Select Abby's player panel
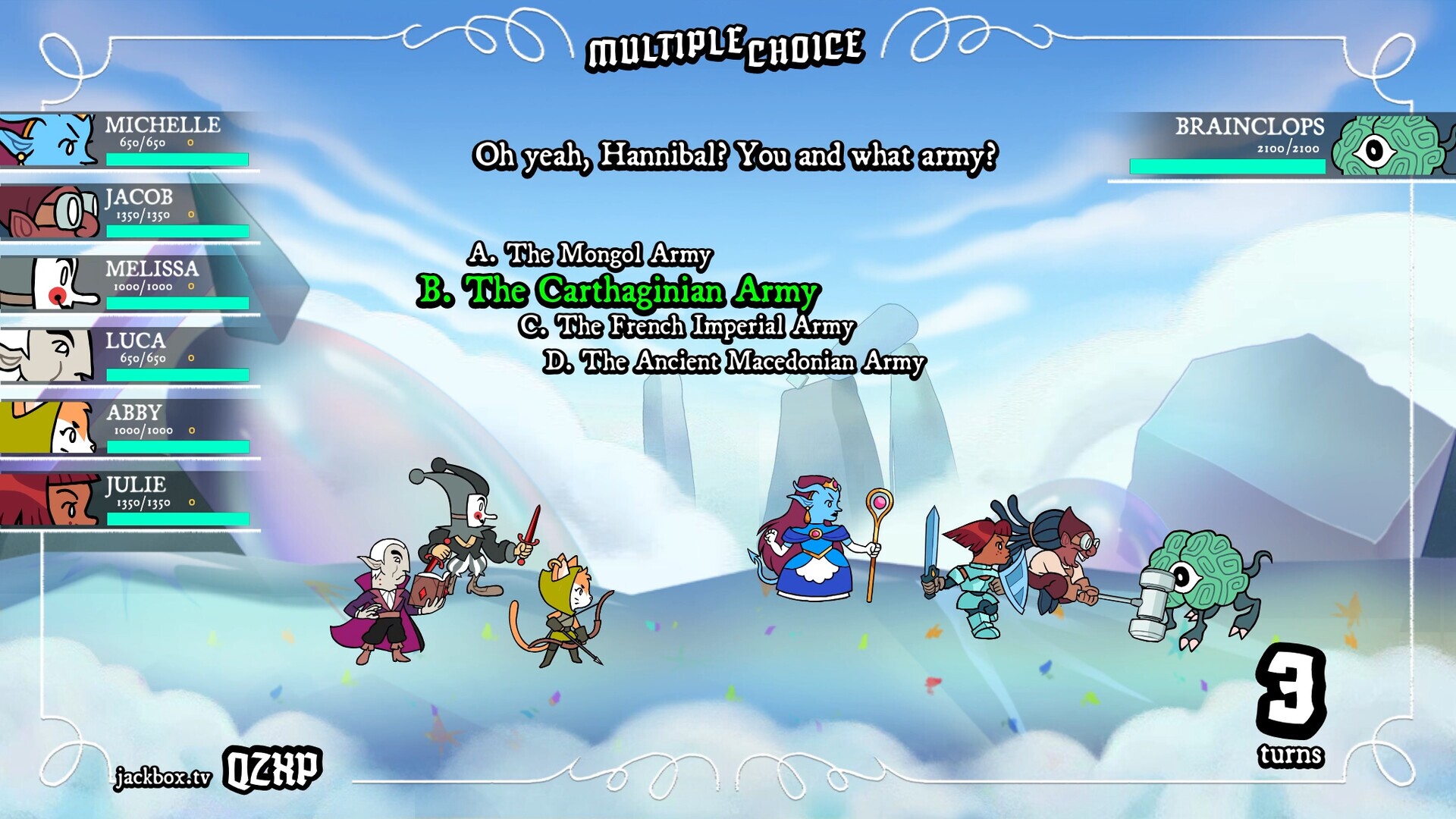This screenshot has height=819, width=1456. (129, 428)
